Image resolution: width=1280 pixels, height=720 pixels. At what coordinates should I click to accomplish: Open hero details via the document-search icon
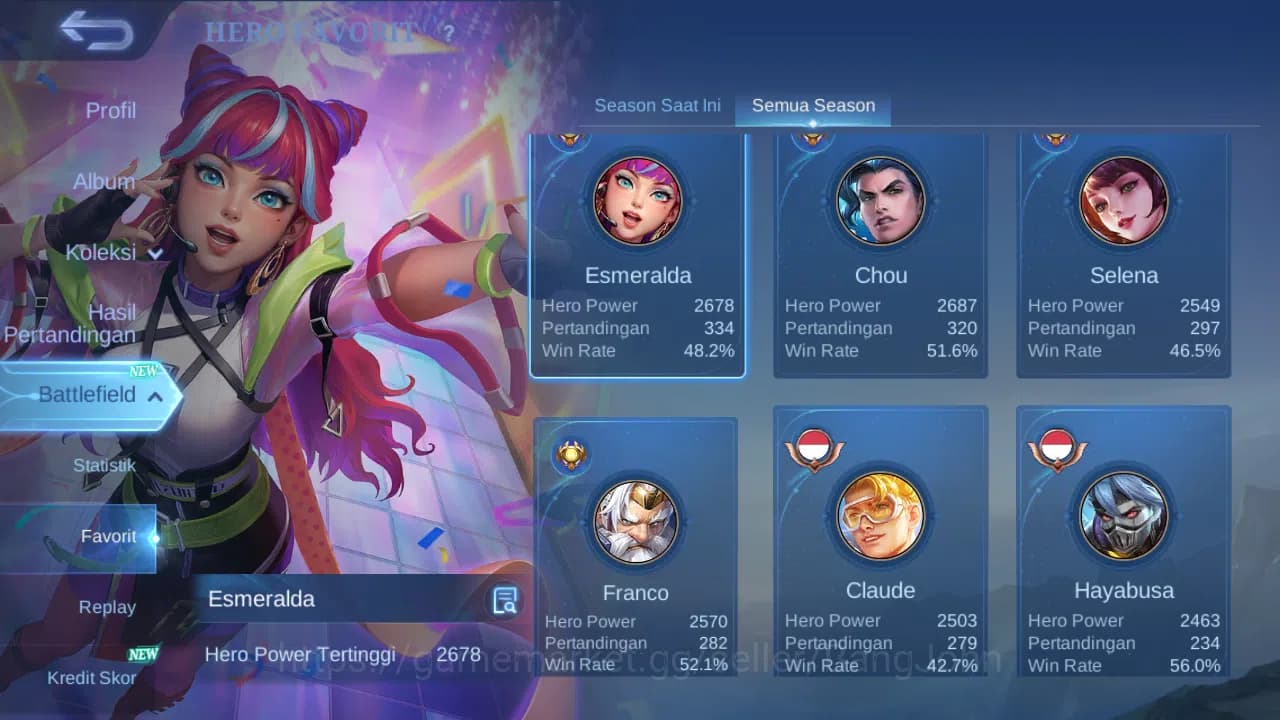[505, 600]
